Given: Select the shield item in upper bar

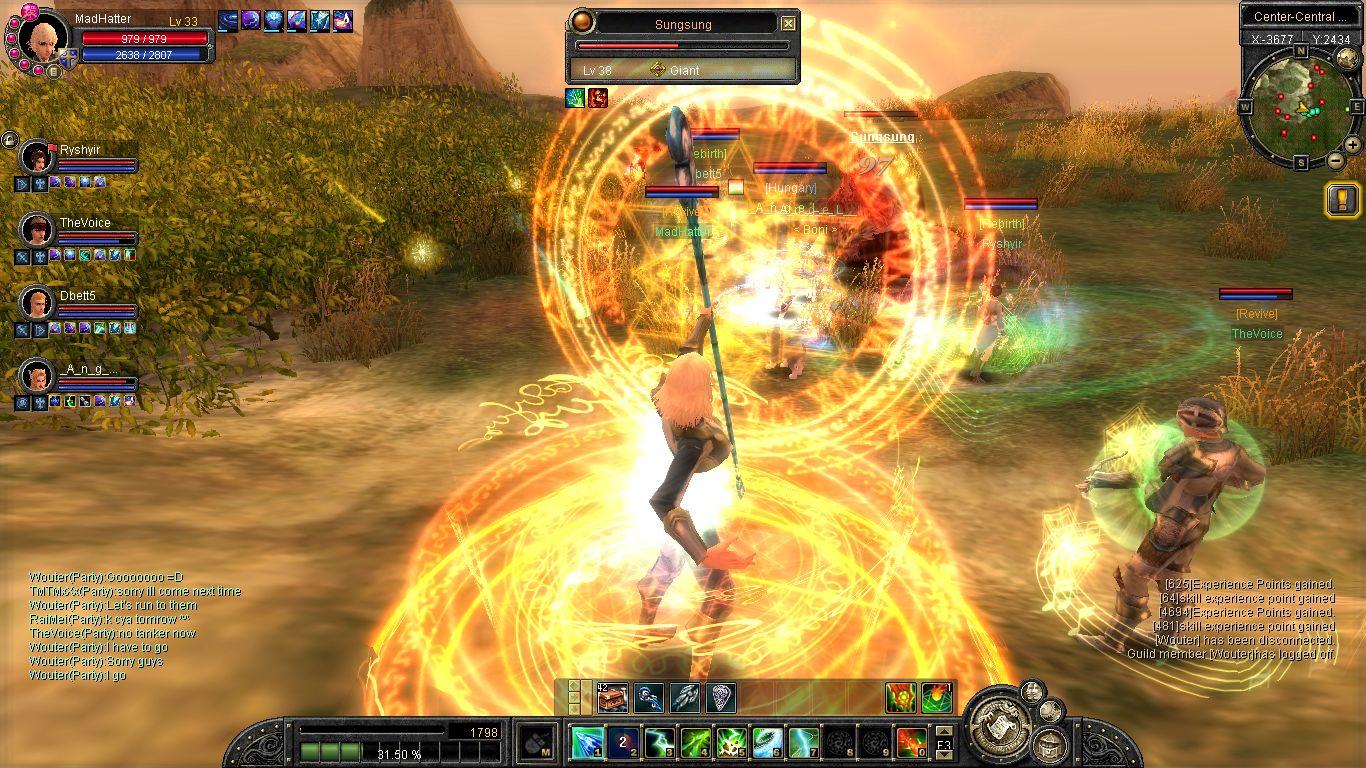Looking at the screenshot, I should tap(720, 697).
